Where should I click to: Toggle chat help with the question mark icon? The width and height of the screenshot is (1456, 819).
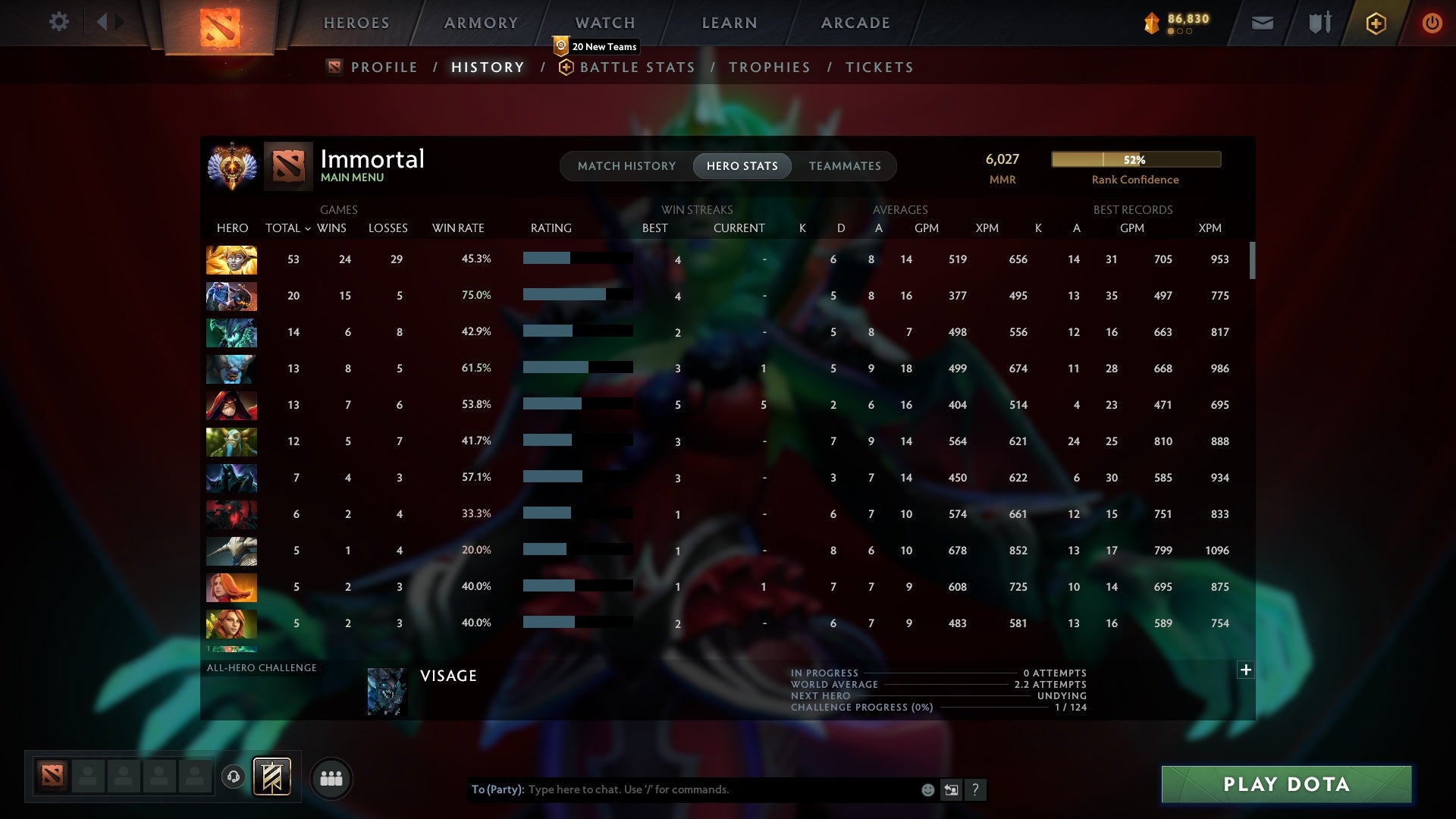[976, 789]
